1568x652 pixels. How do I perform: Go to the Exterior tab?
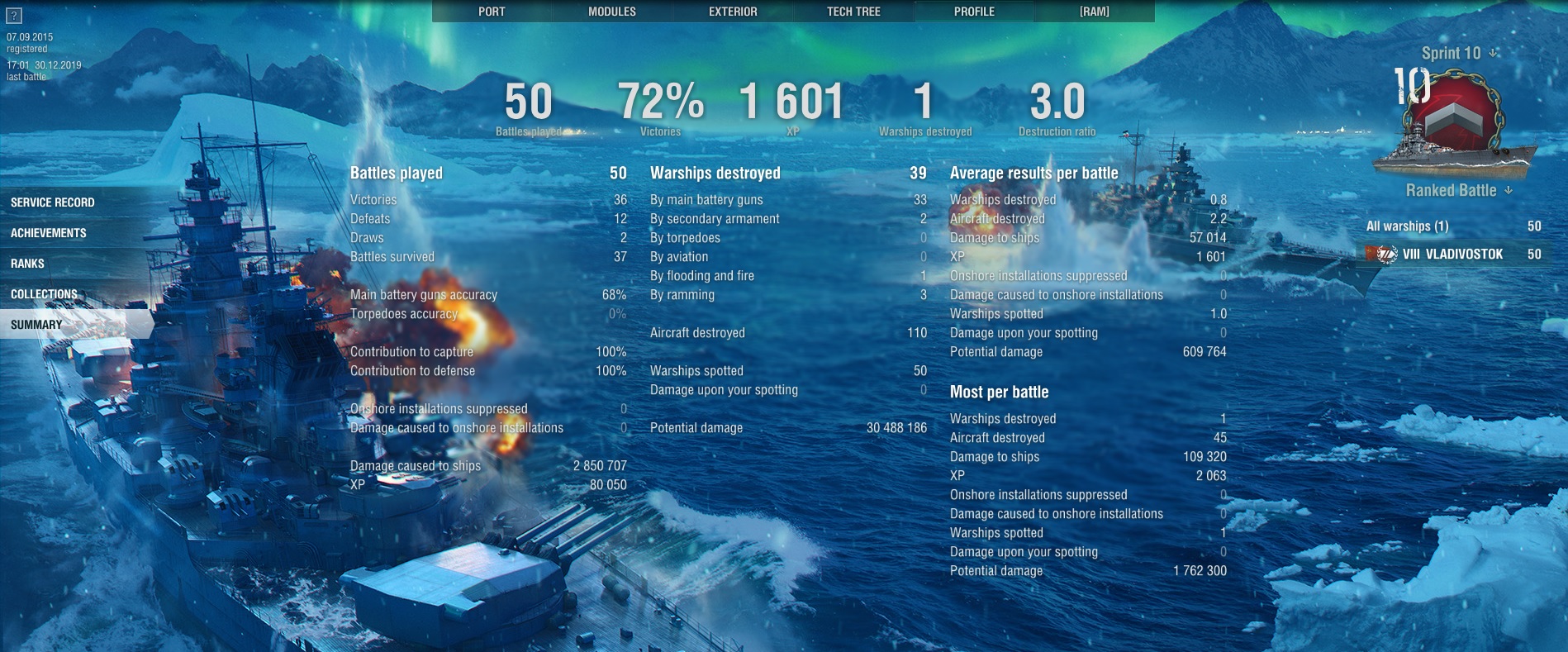coord(733,12)
